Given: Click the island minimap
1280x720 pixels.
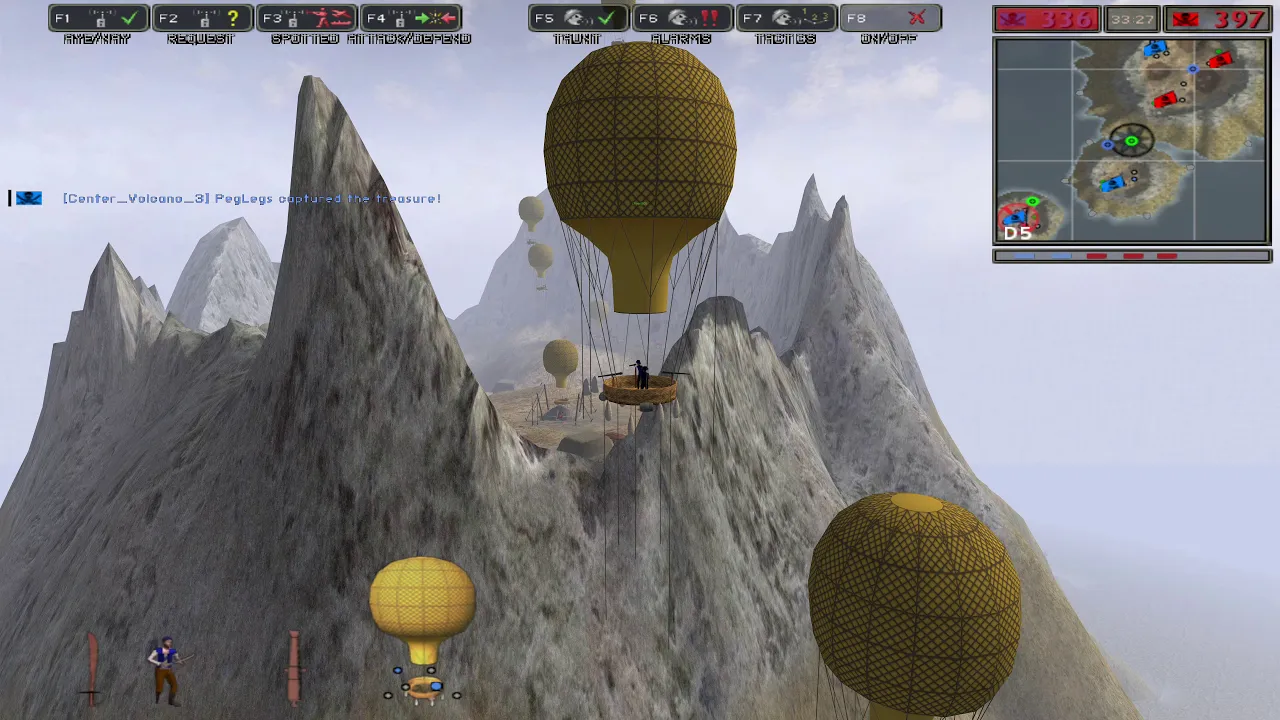Looking at the screenshot, I should [x=1132, y=141].
